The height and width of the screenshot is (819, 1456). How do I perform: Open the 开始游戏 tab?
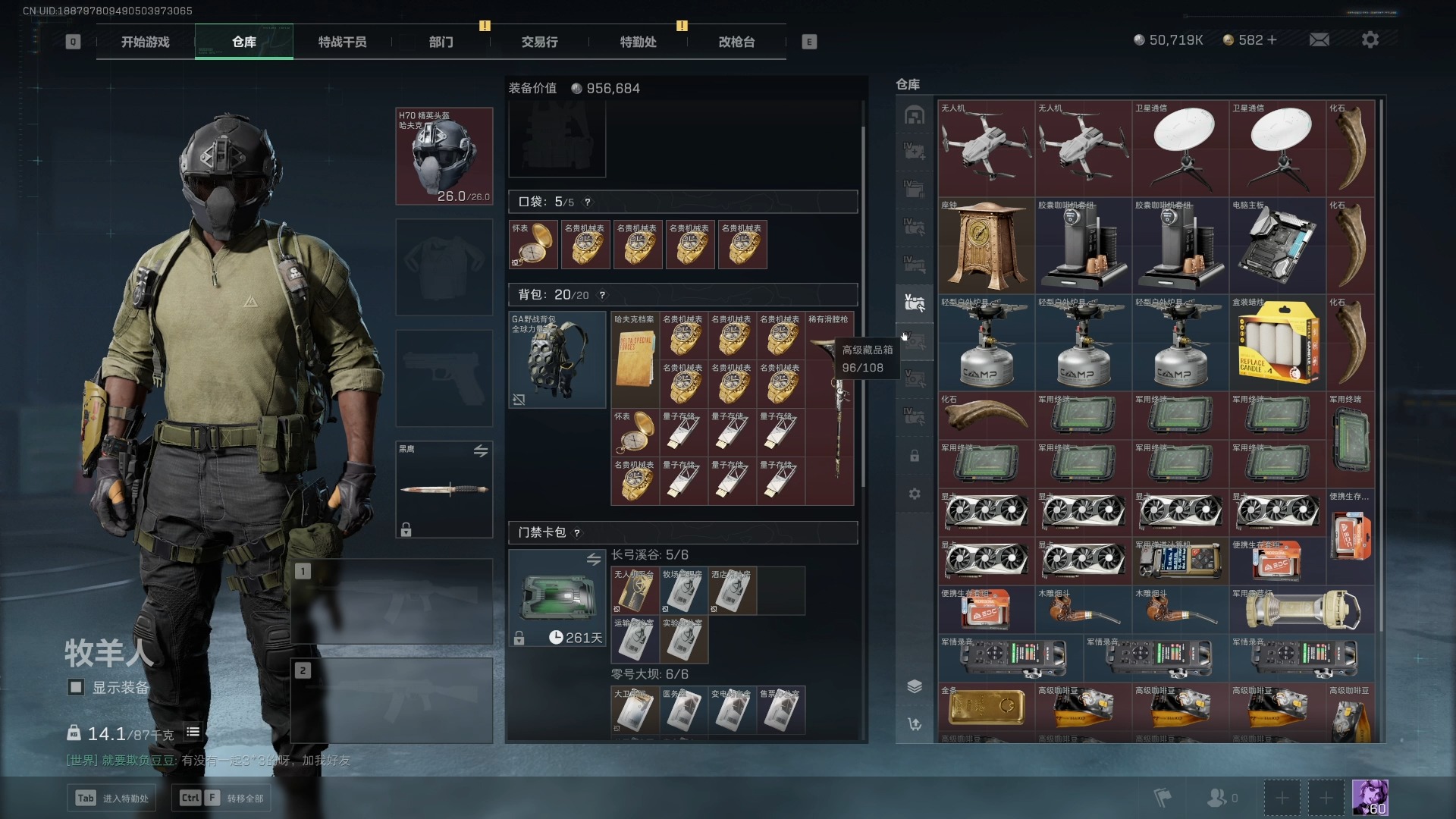click(145, 42)
